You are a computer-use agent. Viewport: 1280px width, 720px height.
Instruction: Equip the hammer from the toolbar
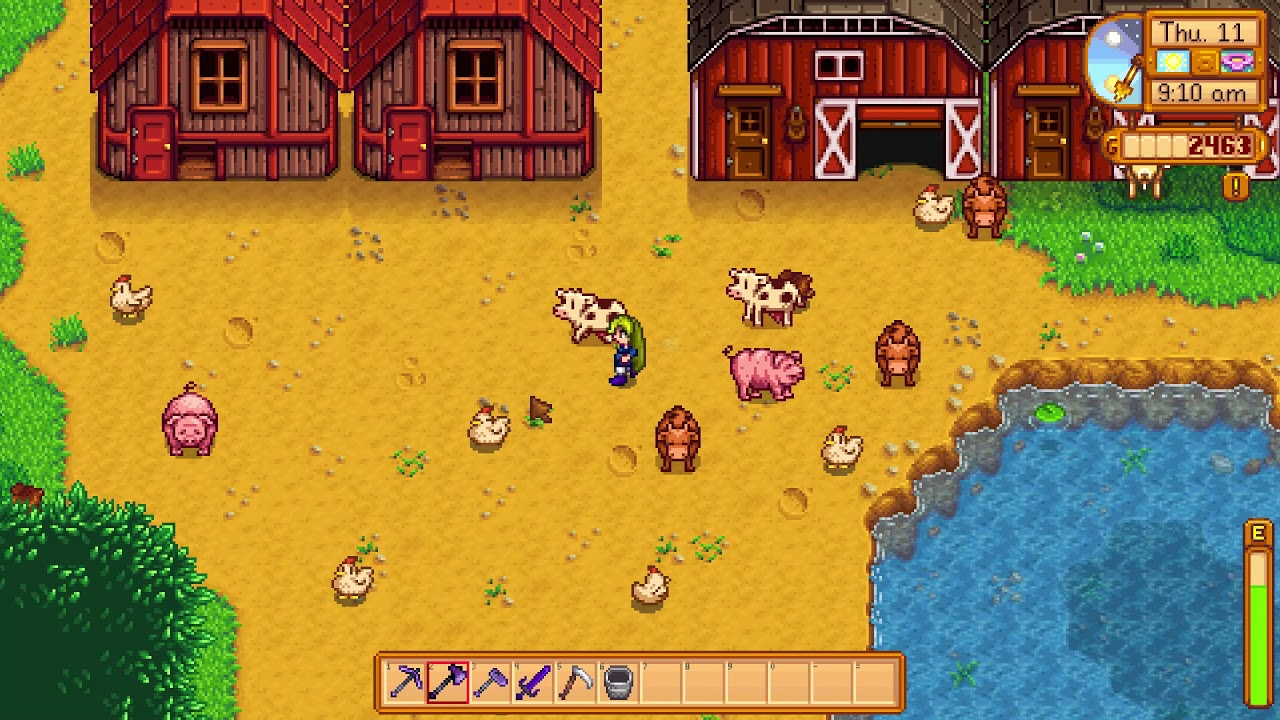491,682
